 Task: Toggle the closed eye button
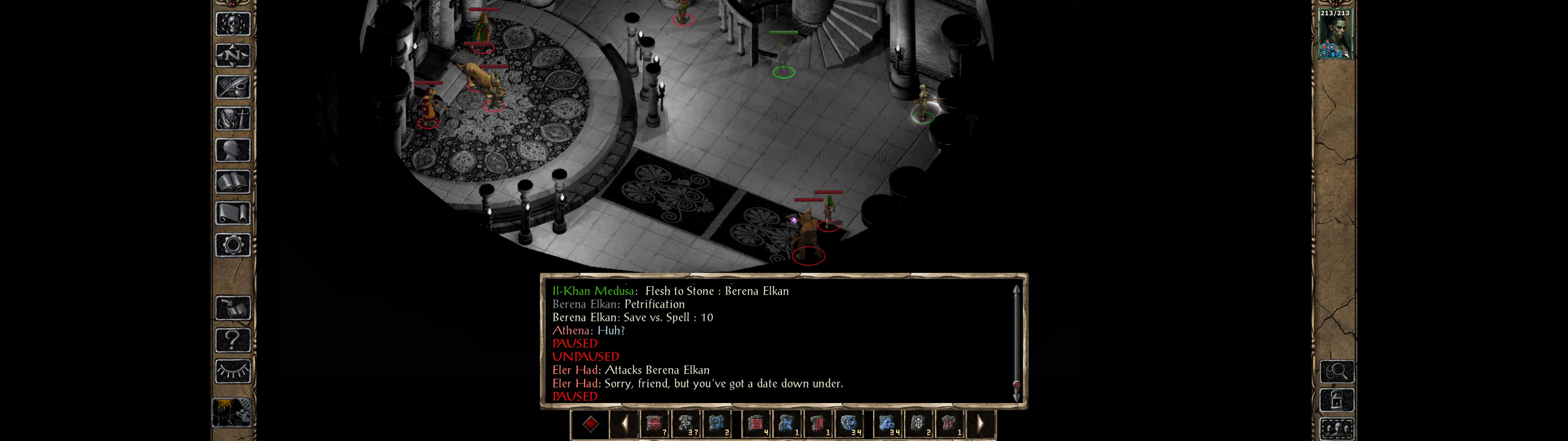[232, 371]
